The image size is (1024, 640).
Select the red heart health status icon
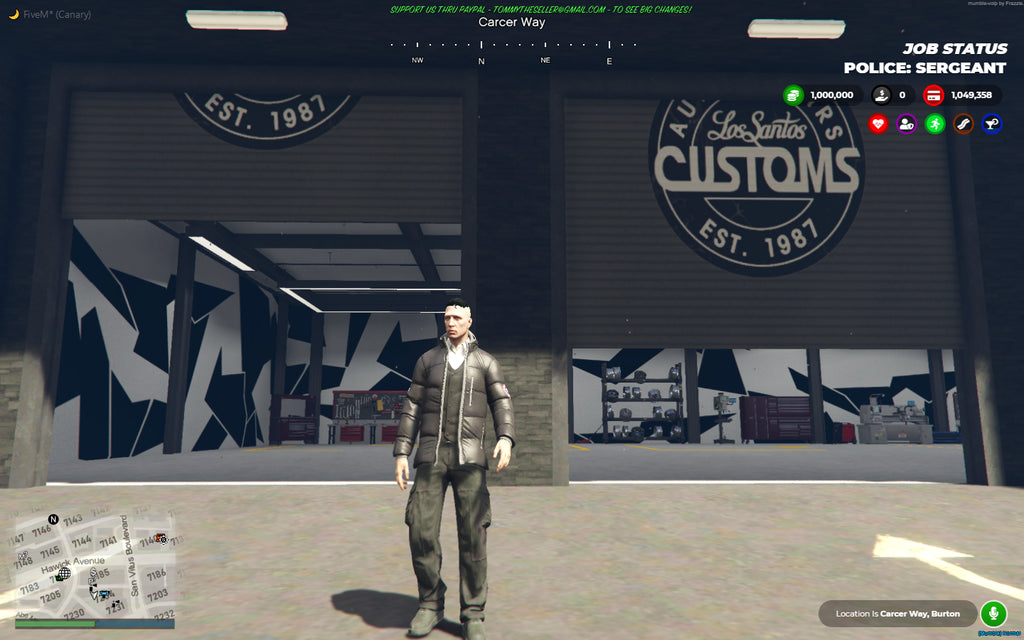click(878, 124)
